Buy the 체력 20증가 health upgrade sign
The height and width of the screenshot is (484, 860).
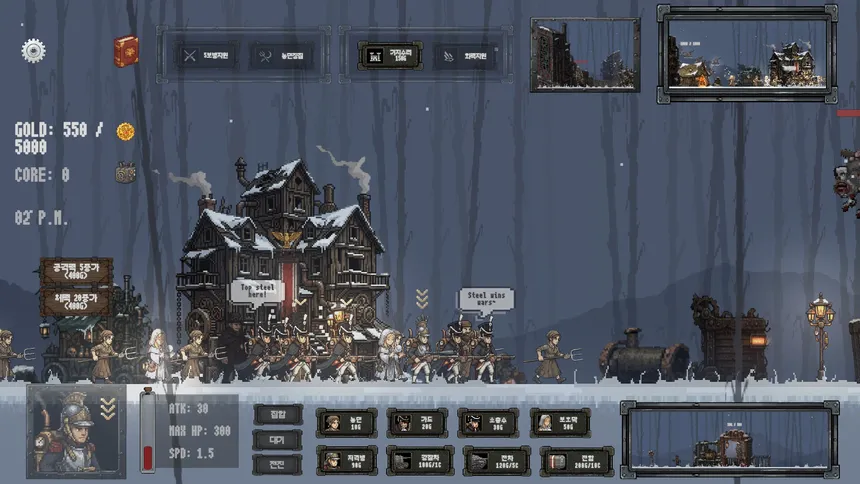76,303
